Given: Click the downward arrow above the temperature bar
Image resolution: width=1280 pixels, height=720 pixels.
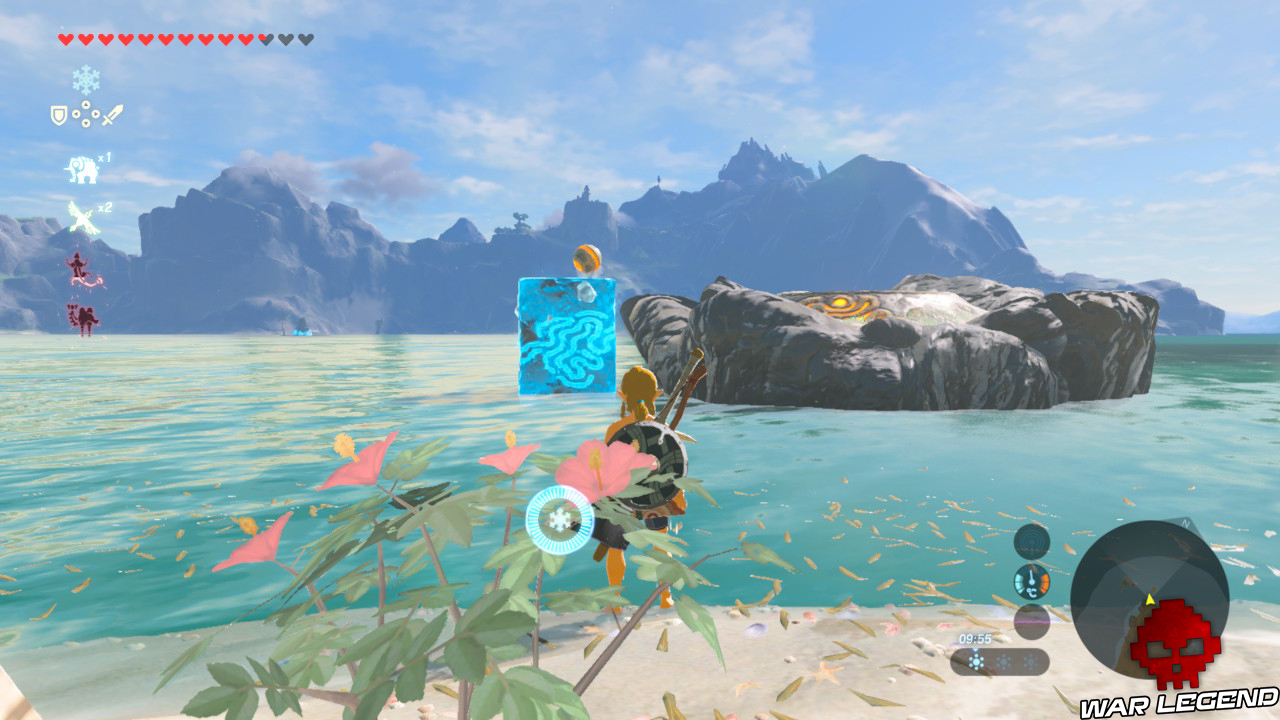Looking at the screenshot, I should click(974, 650).
